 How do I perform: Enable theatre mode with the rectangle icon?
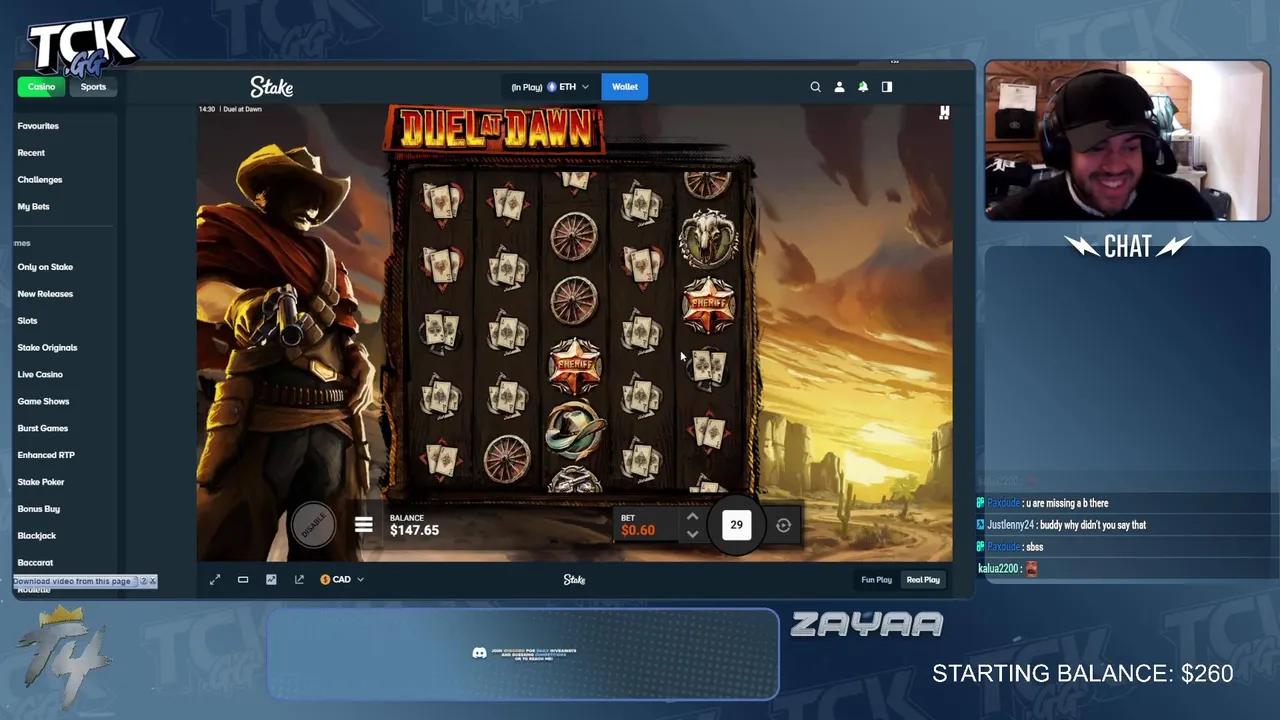(243, 579)
